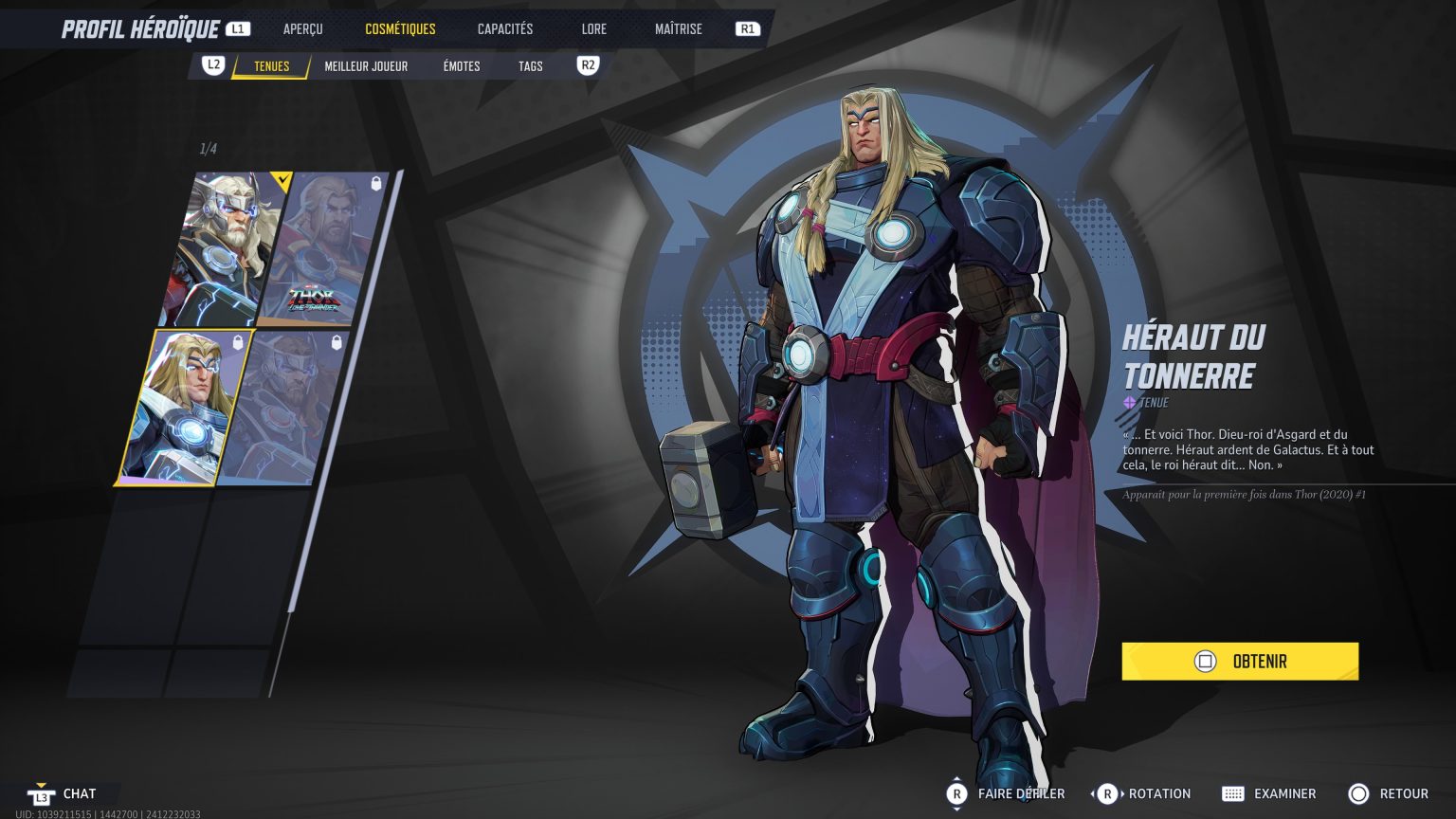Click the R1 shoulder button icon beside Maîtrise
1456x819 pixels.
[x=747, y=28]
